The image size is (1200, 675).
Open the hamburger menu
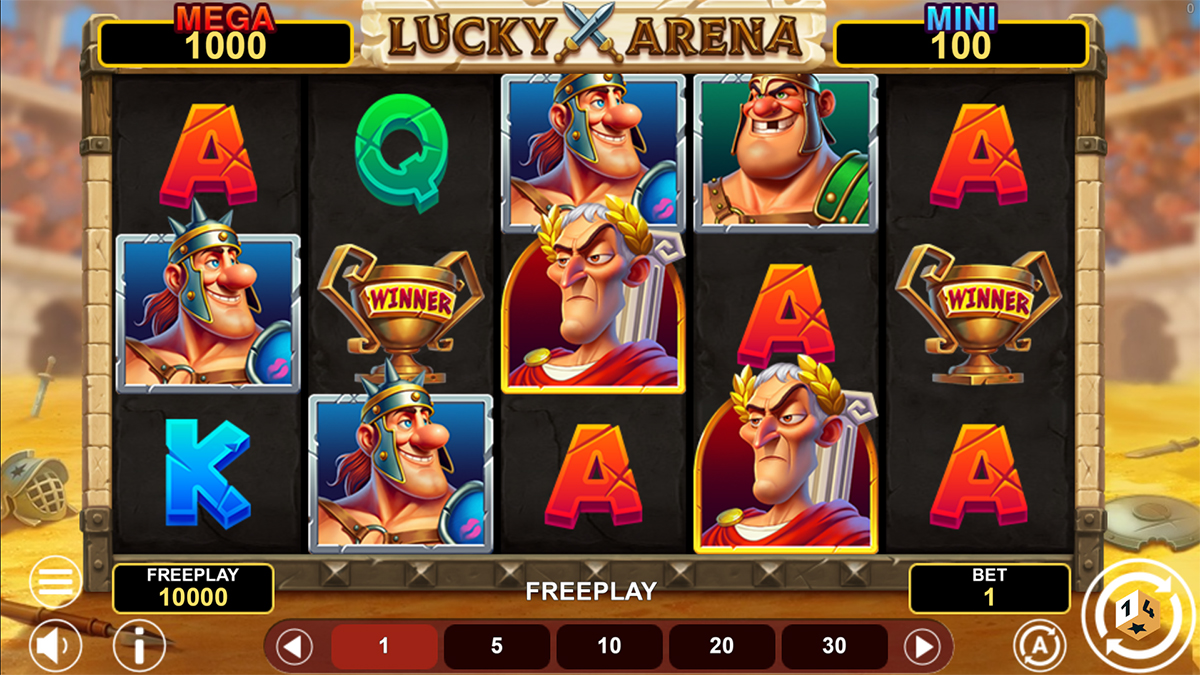coord(55,580)
